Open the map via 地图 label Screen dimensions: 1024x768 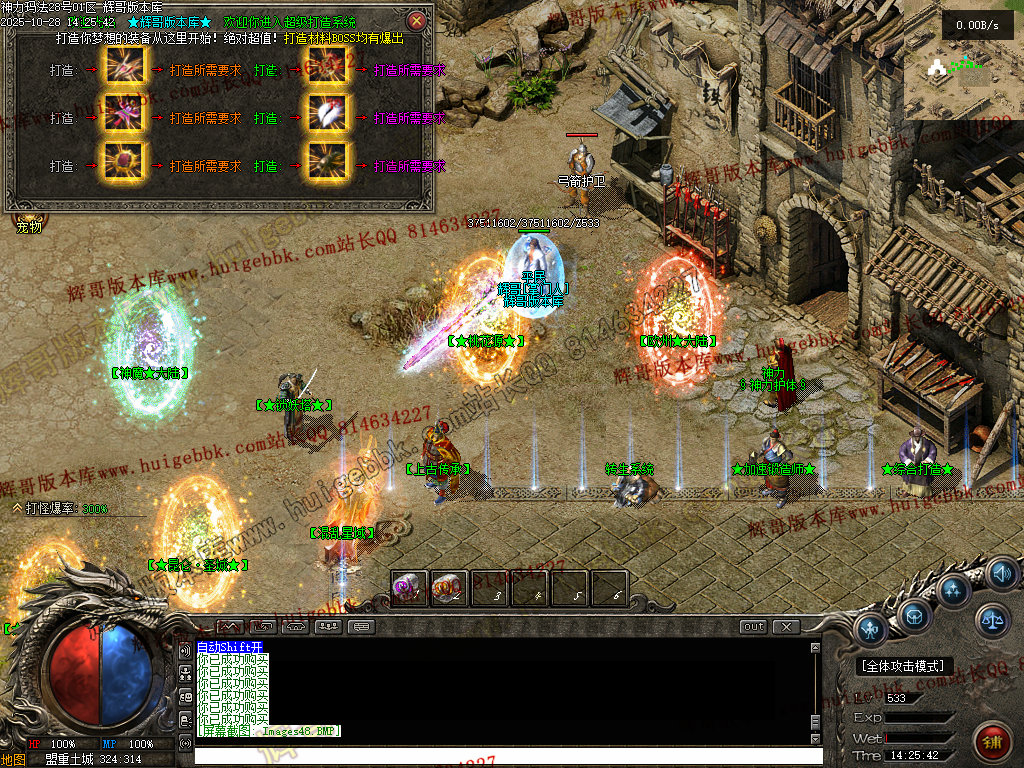pos(14,759)
